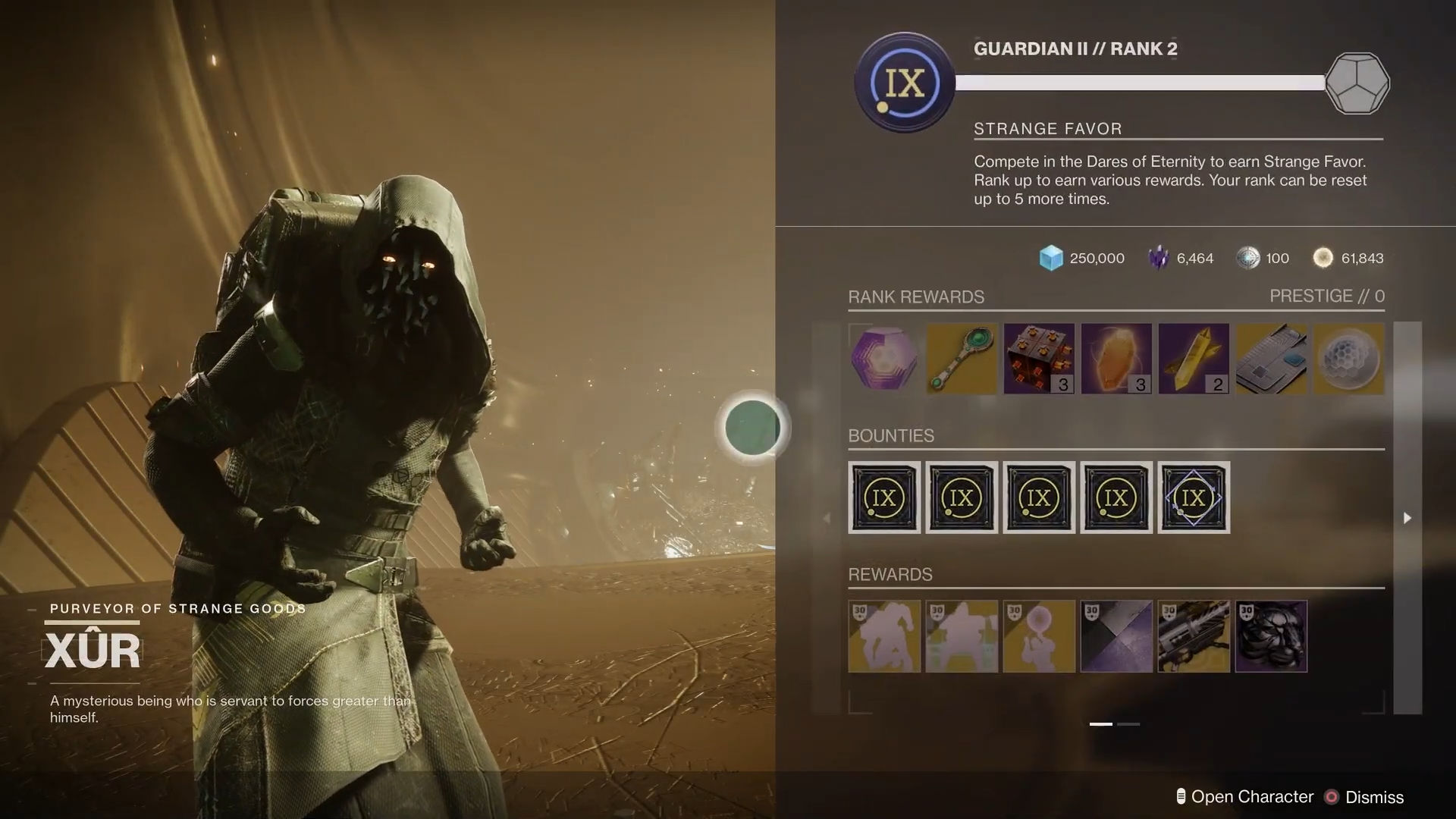
Task: Select the balloon emote reward
Action: pos(1039,636)
